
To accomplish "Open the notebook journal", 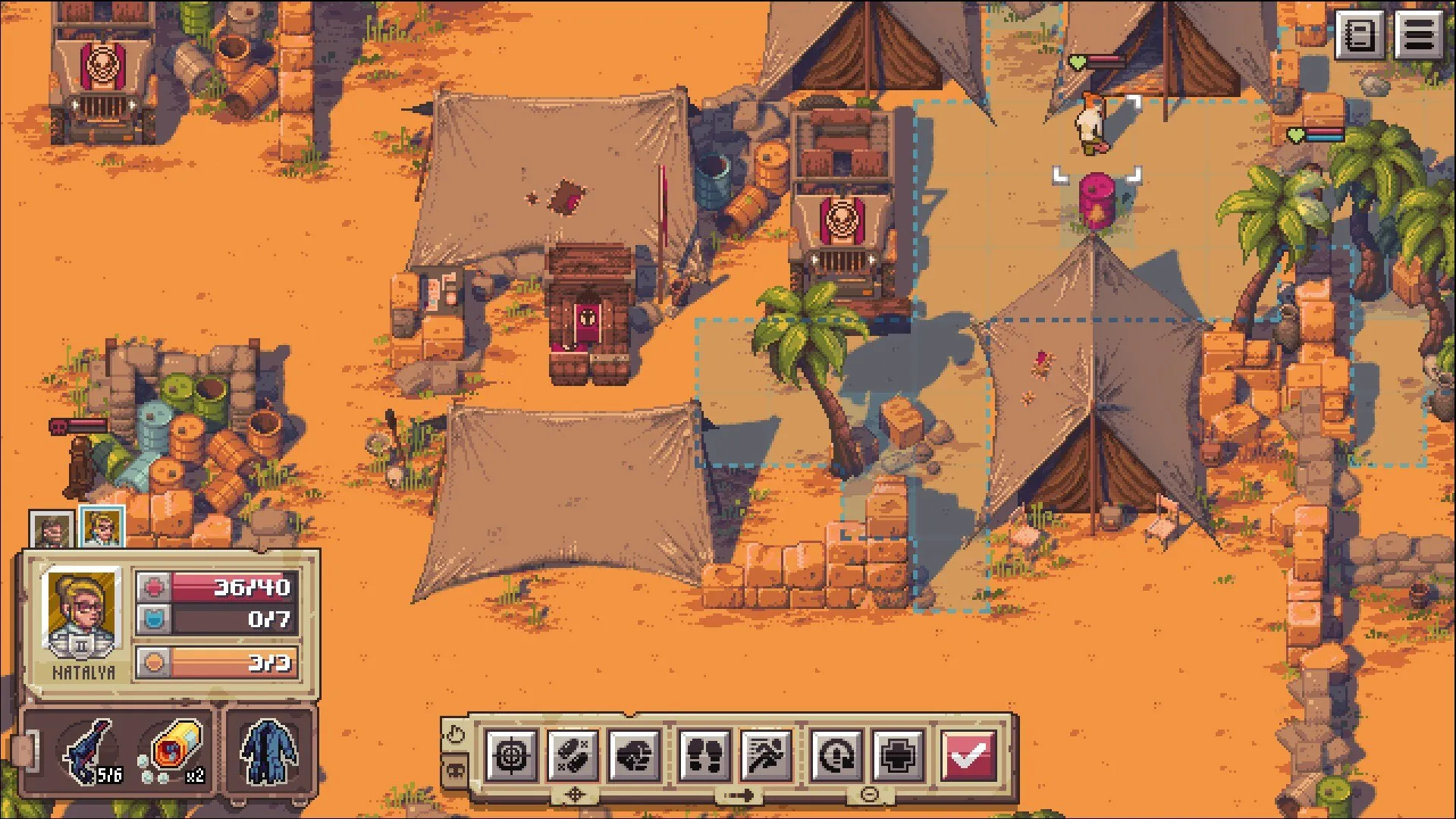I will pyautogui.click(x=1360, y=34).
